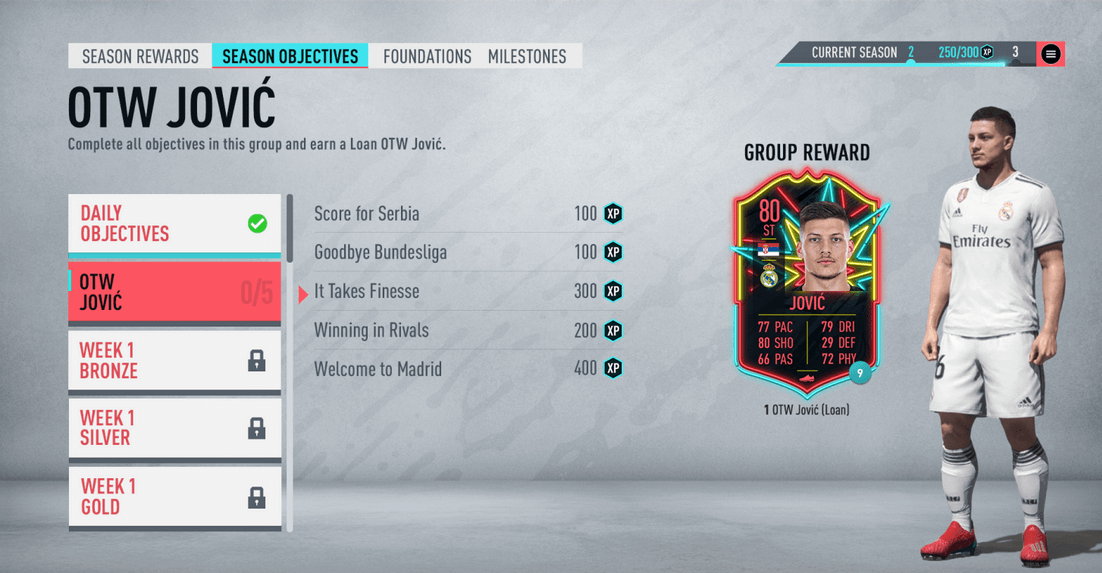Image resolution: width=1102 pixels, height=573 pixels.
Task: Select the Daily Objectives group
Action: [174, 224]
